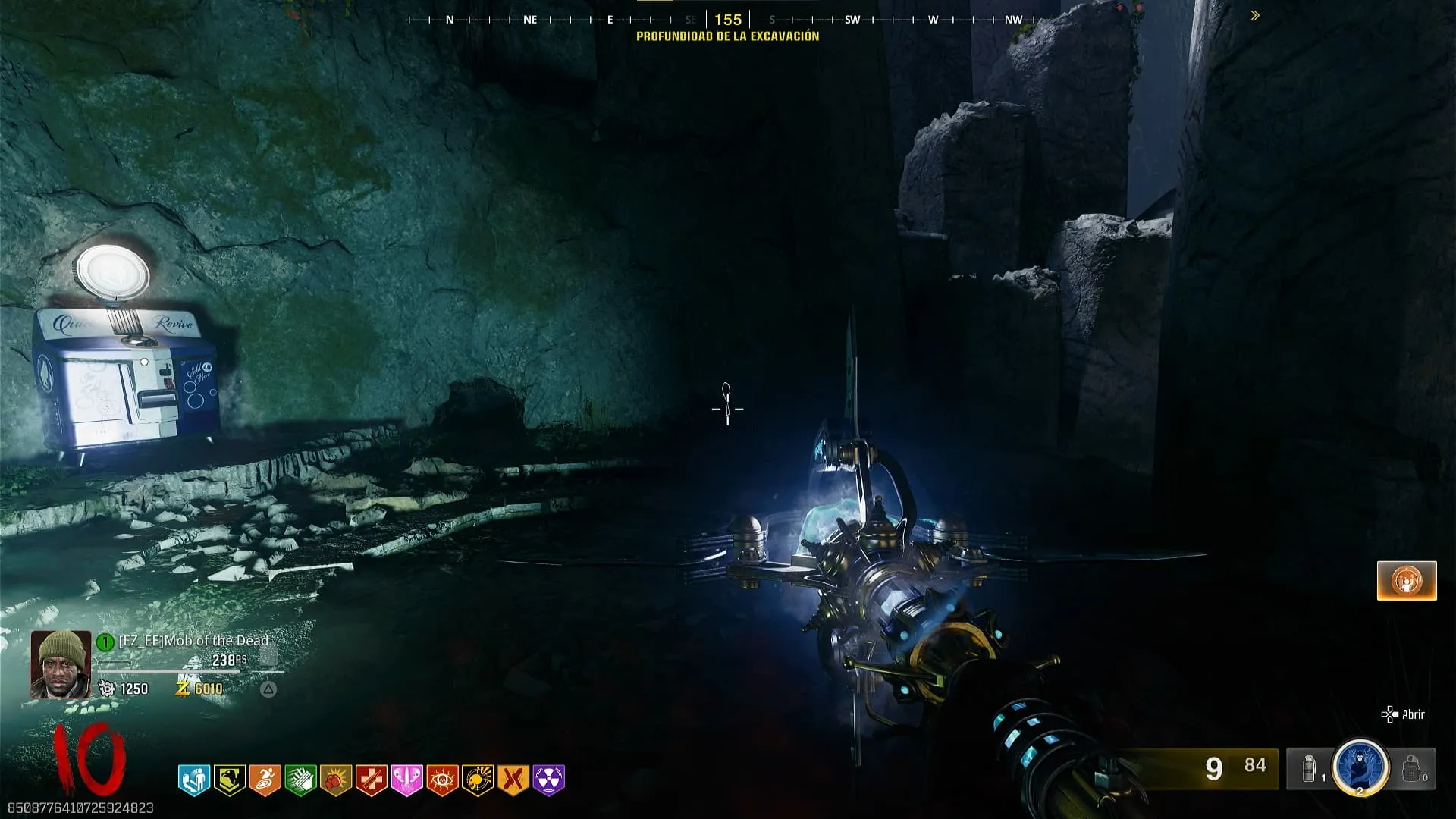Click the Vulture Aid bird perk icon
1456x819 pixels.
tap(230, 780)
